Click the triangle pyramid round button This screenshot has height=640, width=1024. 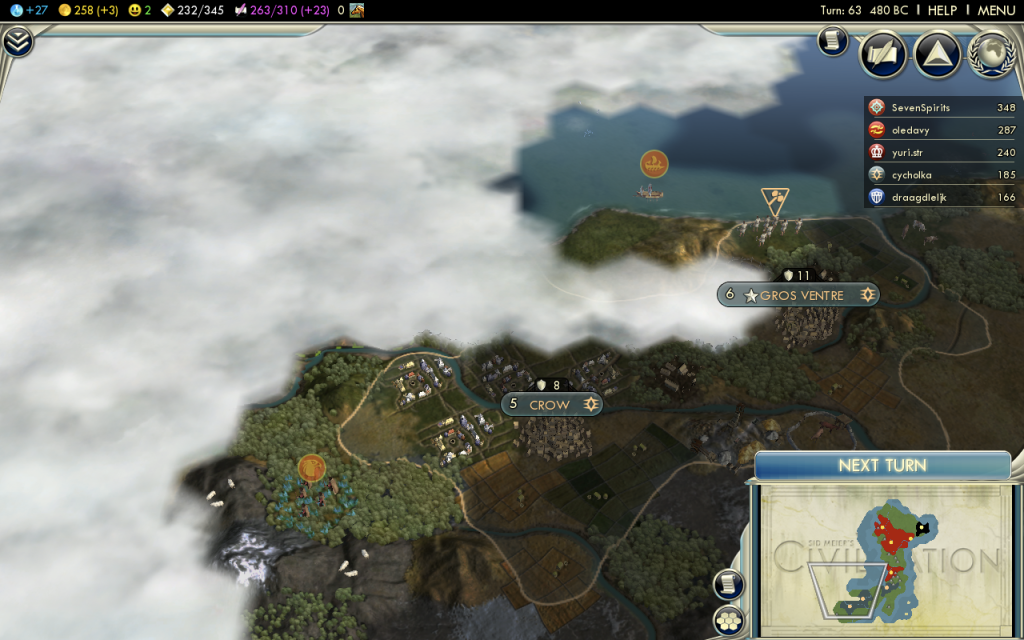click(937, 55)
